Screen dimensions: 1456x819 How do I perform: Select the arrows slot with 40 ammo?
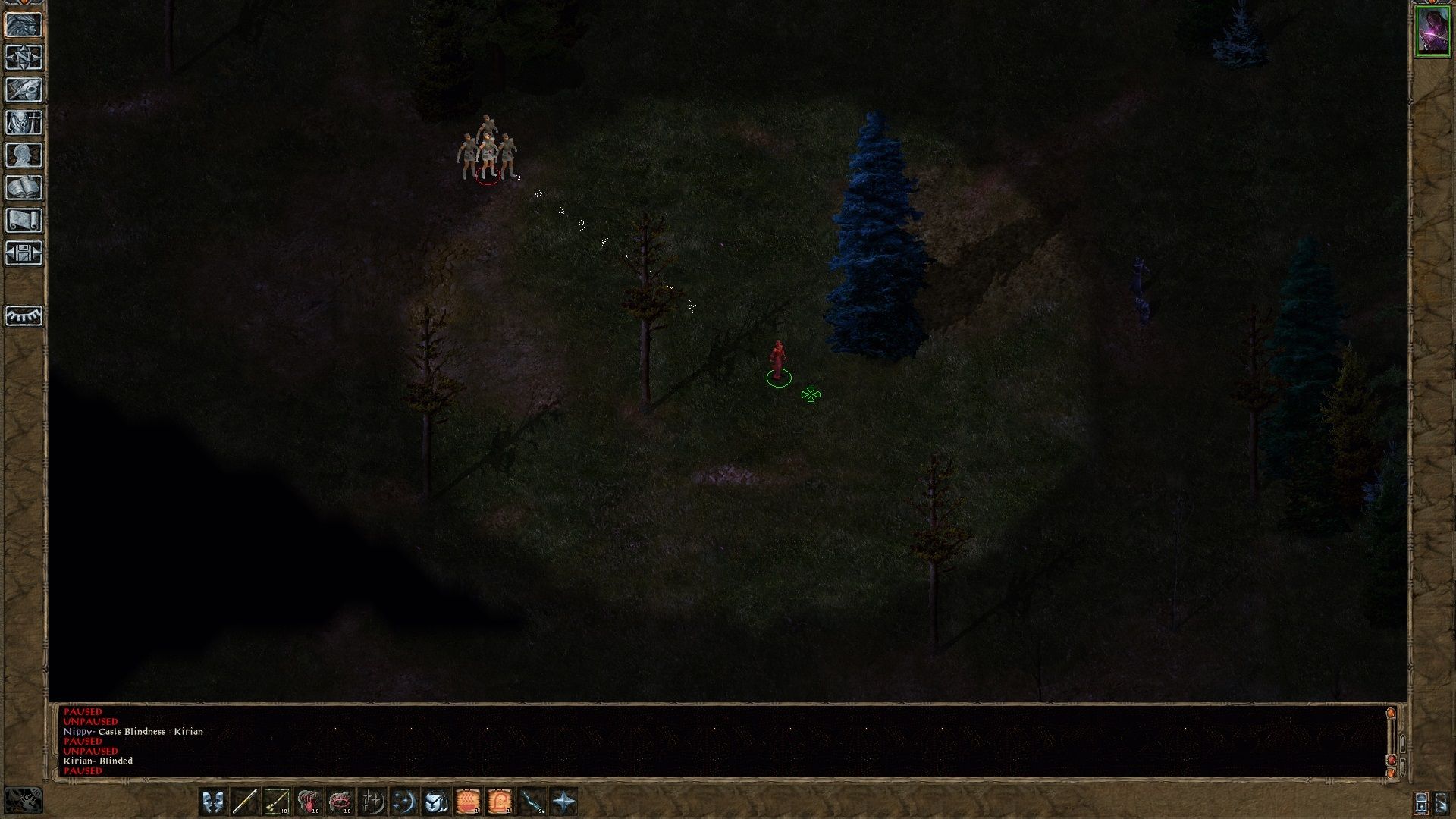click(x=276, y=802)
